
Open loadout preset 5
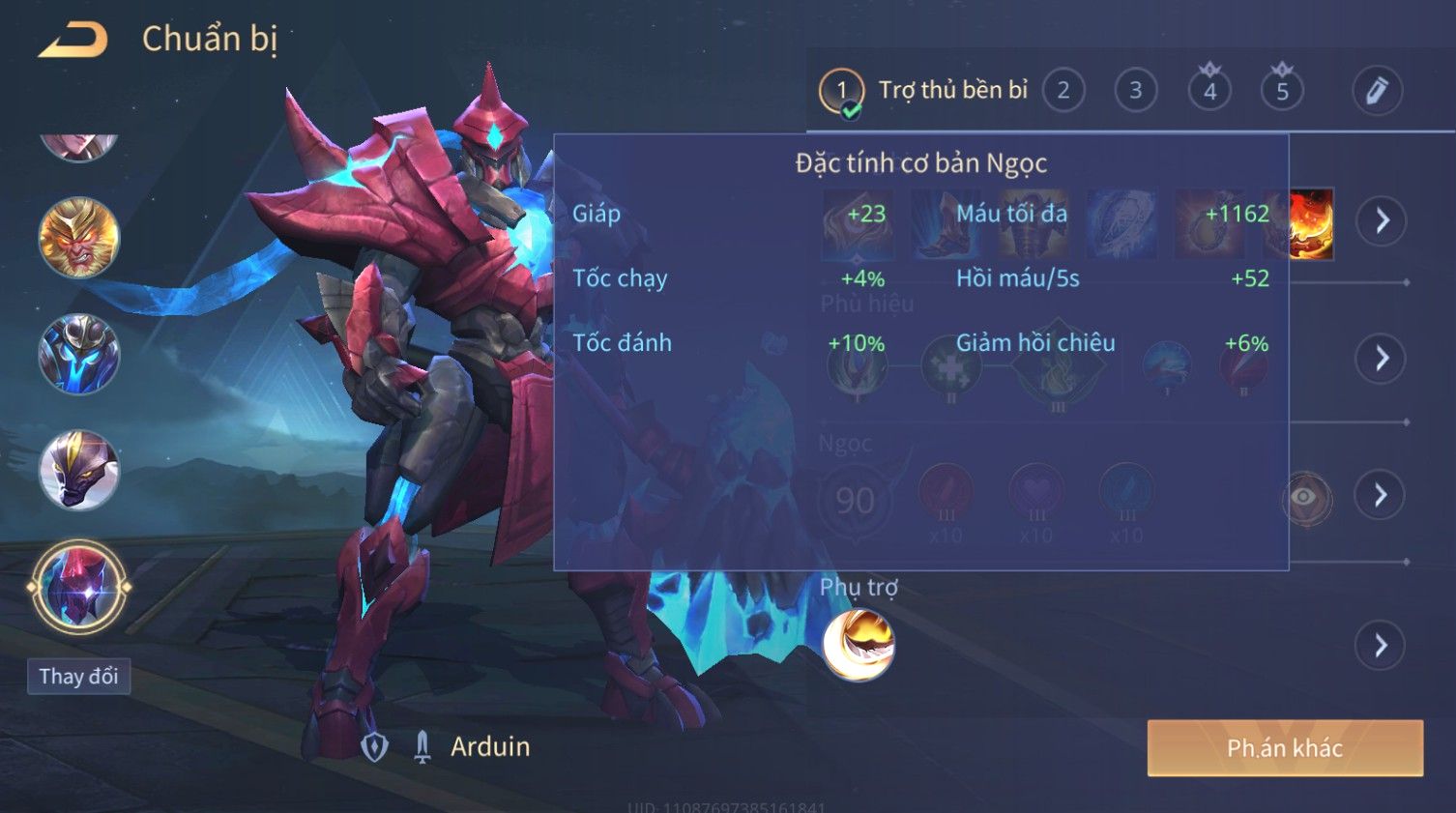click(x=1282, y=91)
